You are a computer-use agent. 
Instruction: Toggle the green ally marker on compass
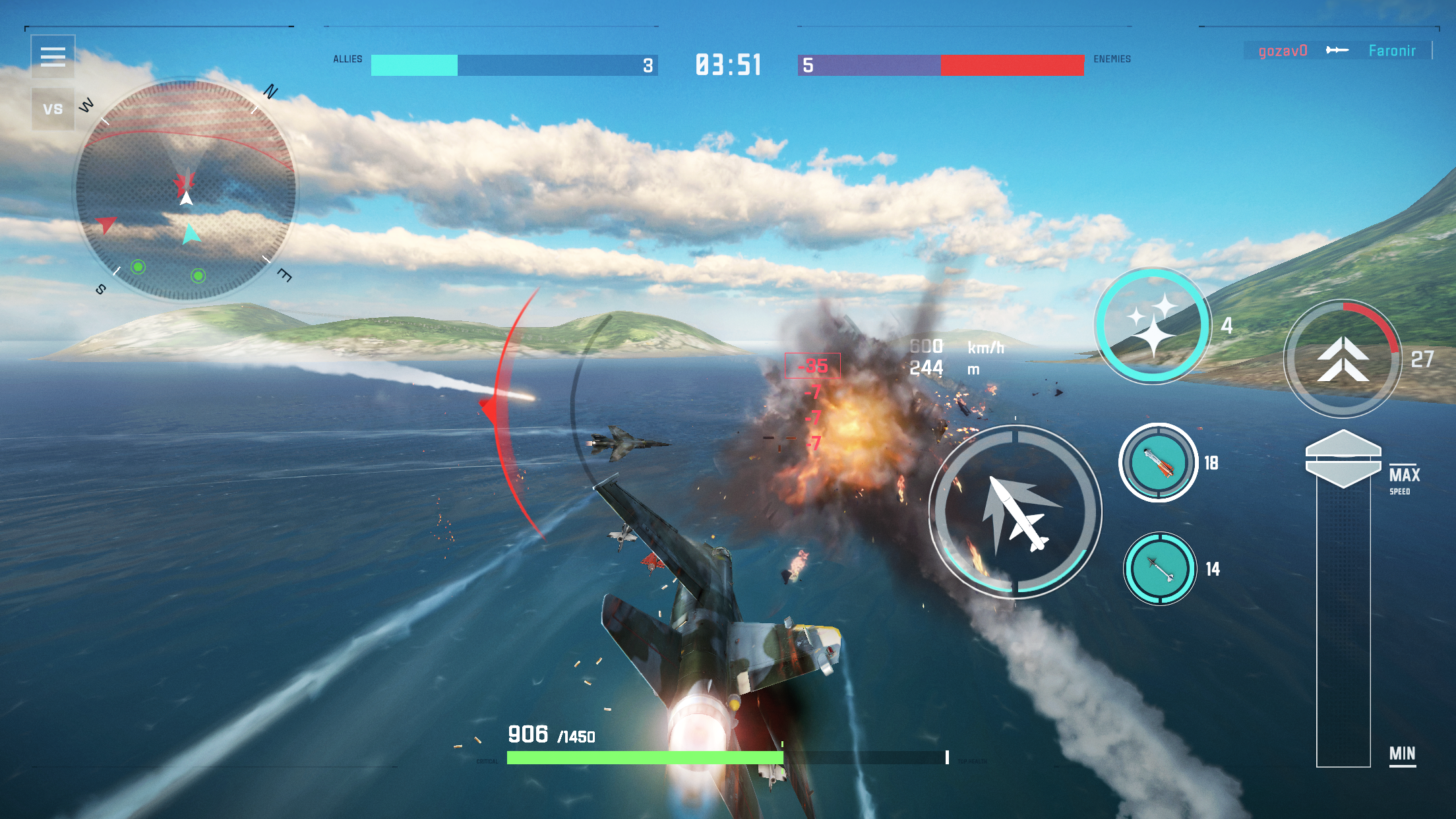[x=136, y=266]
